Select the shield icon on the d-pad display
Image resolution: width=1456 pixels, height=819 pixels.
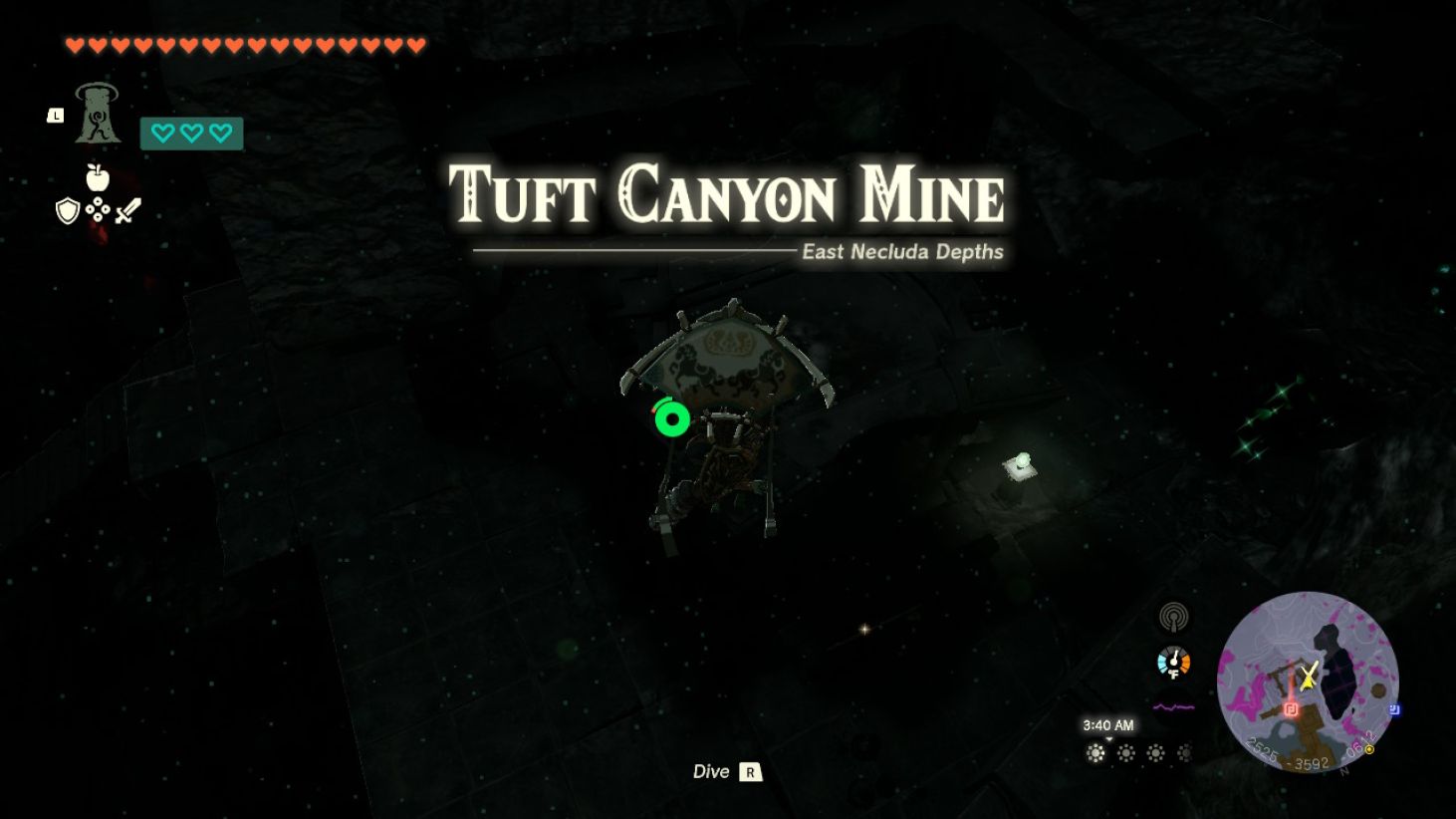tap(67, 212)
